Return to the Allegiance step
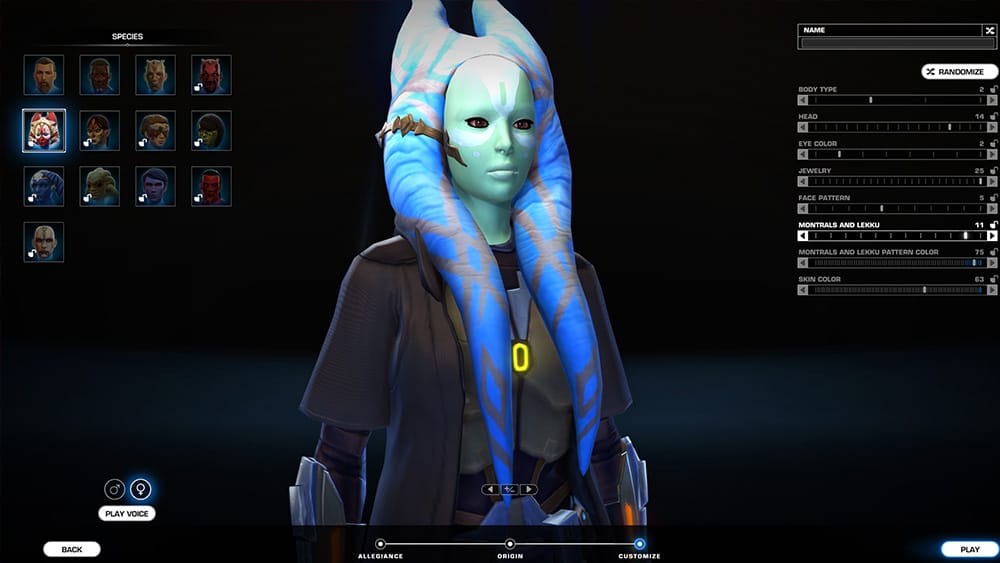This screenshot has height=563, width=1000. pos(380,544)
